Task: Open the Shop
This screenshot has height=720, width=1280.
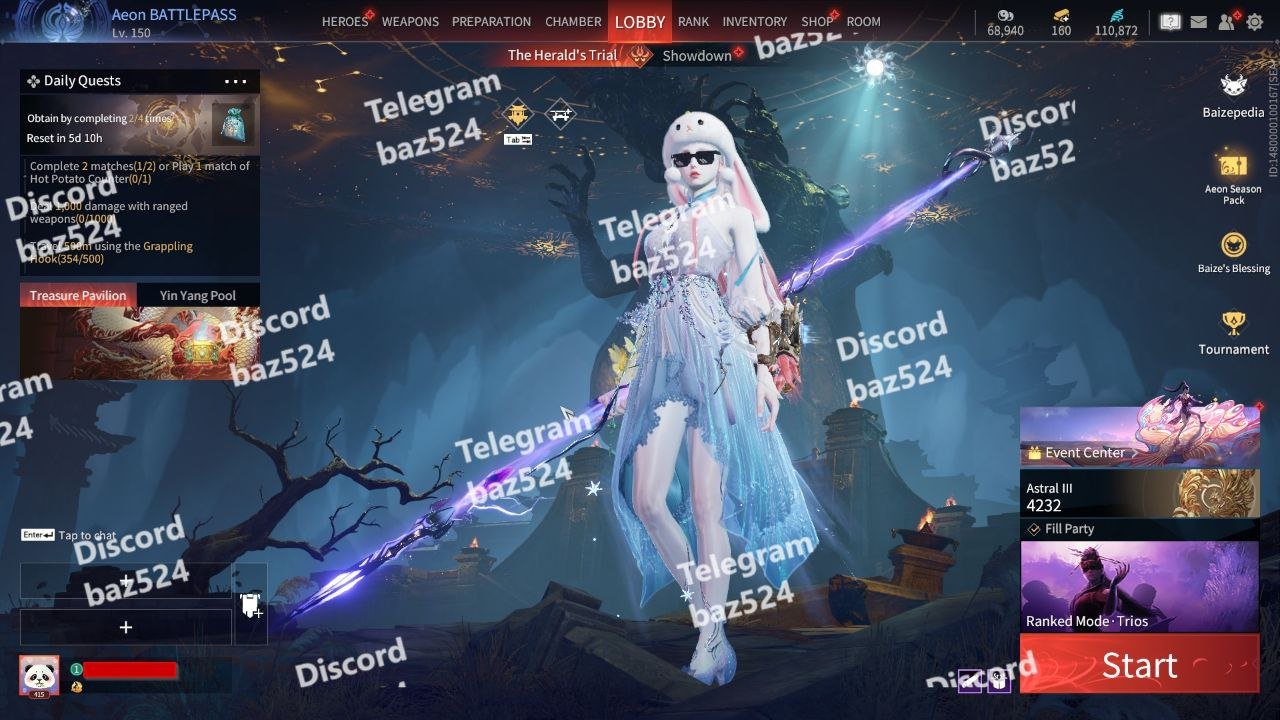Action: pos(817,22)
